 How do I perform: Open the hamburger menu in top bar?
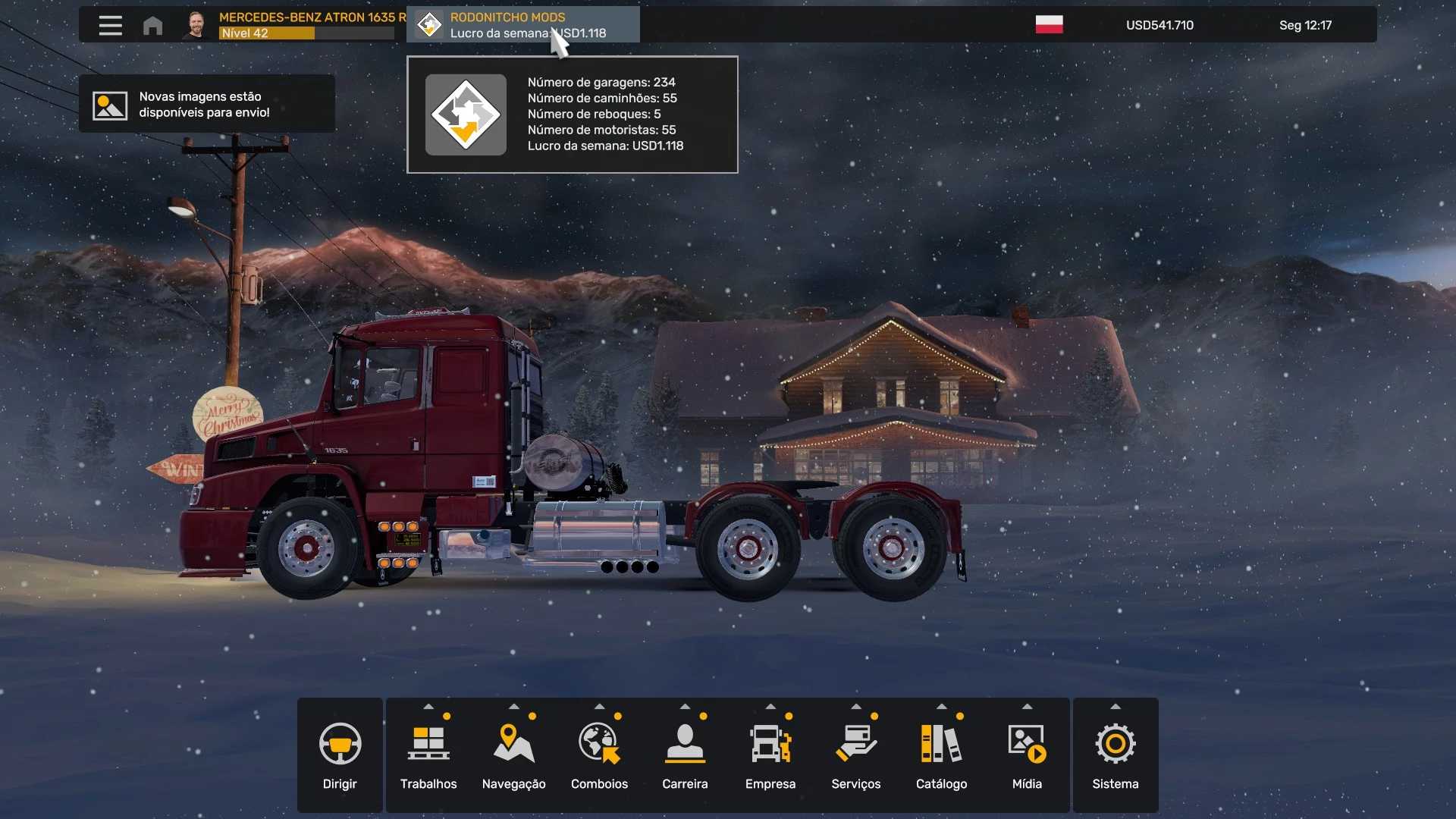click(110, 25)
